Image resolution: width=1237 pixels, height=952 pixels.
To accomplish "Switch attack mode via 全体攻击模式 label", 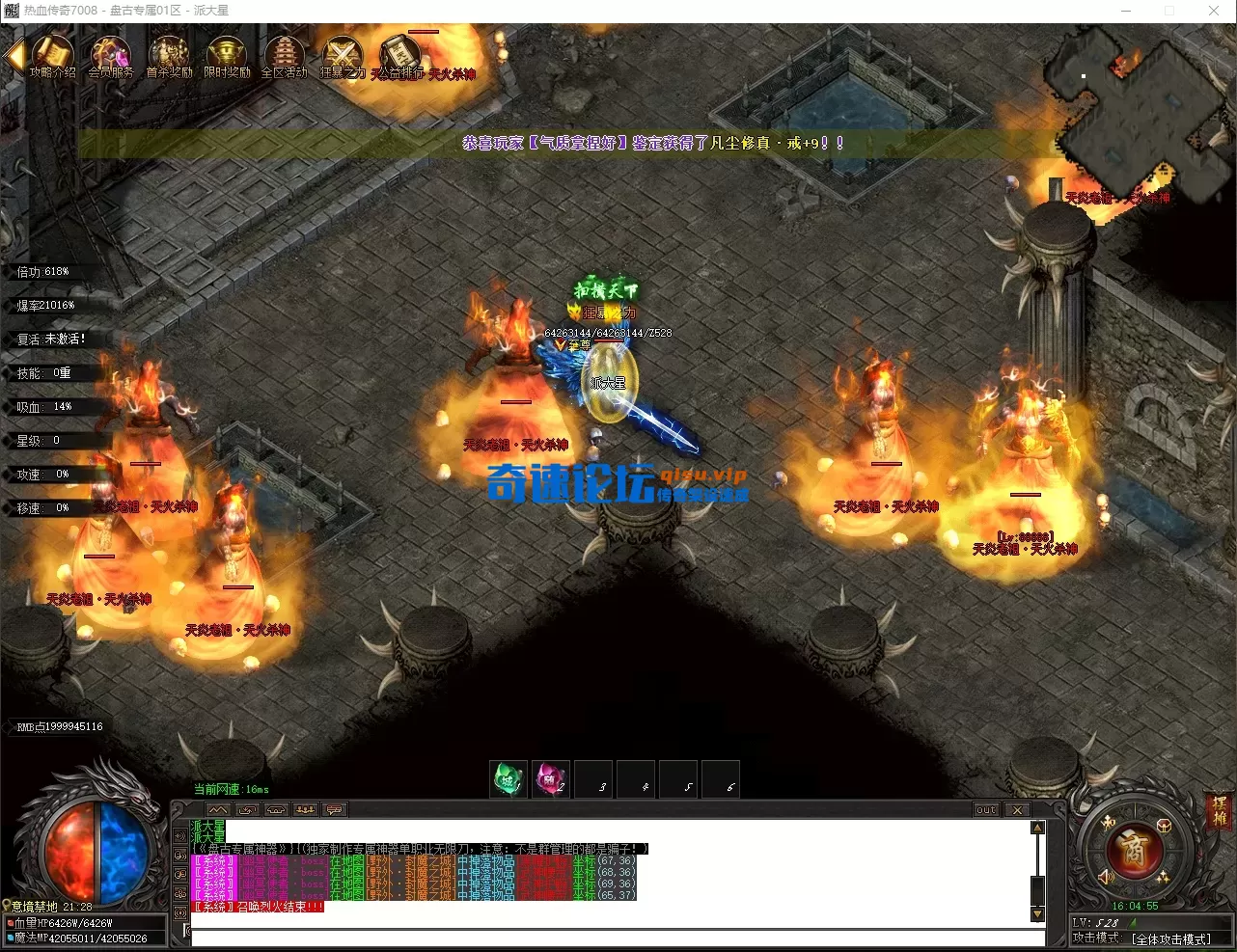I will tap(1170, 938).
